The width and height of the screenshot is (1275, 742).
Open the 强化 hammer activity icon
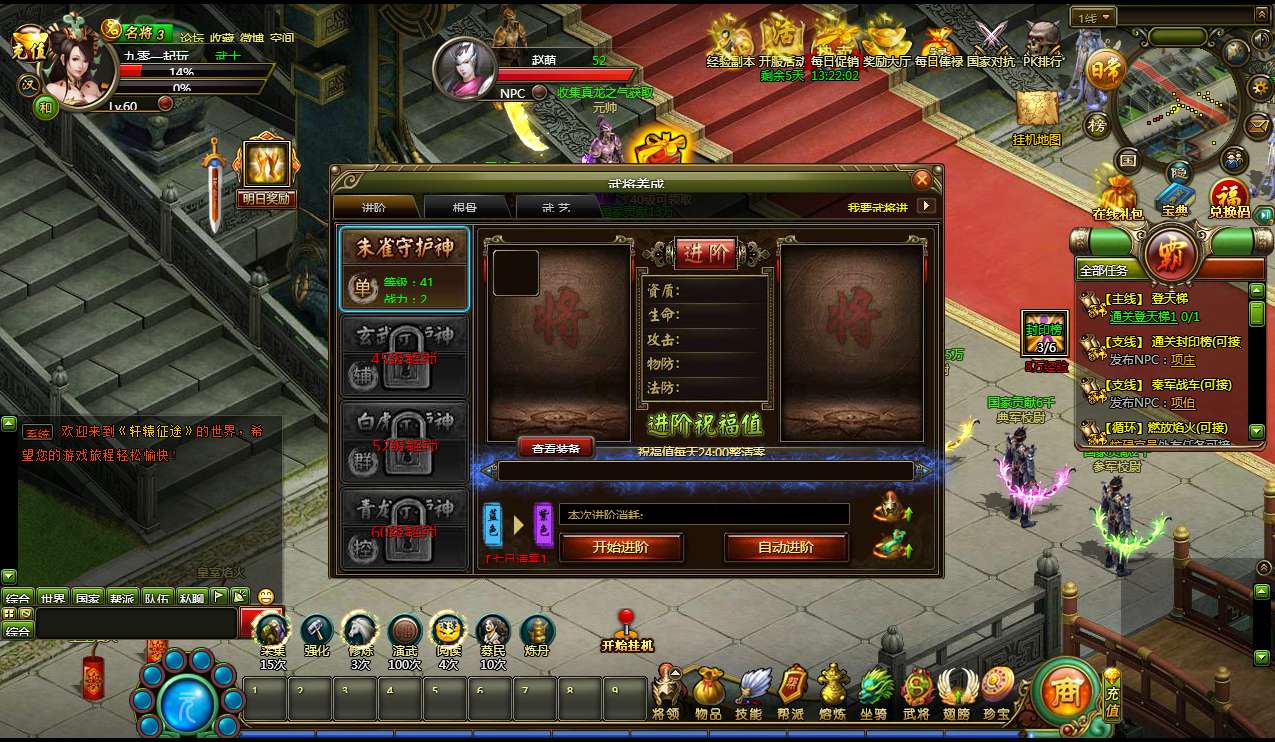point(317,635)
